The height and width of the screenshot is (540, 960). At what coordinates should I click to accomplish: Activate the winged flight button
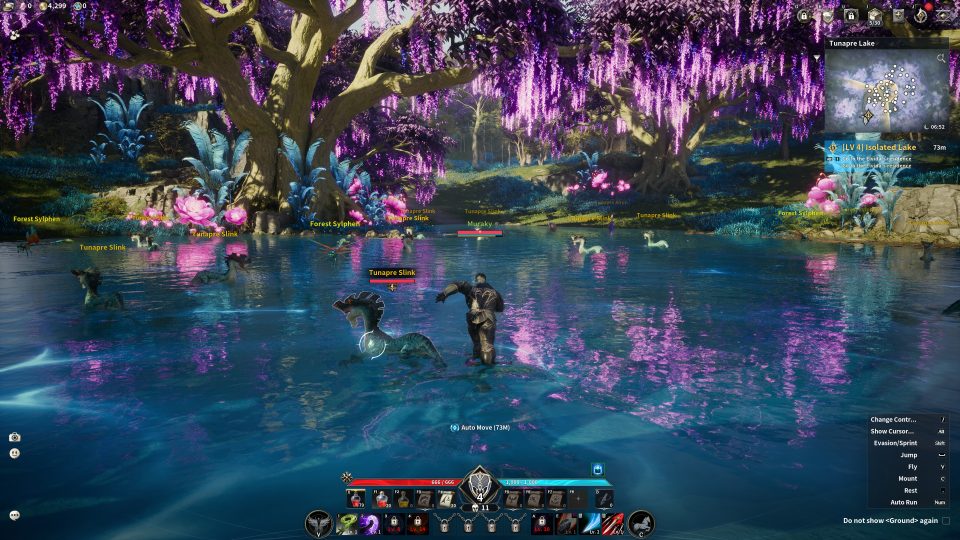(x=319, y=523)
